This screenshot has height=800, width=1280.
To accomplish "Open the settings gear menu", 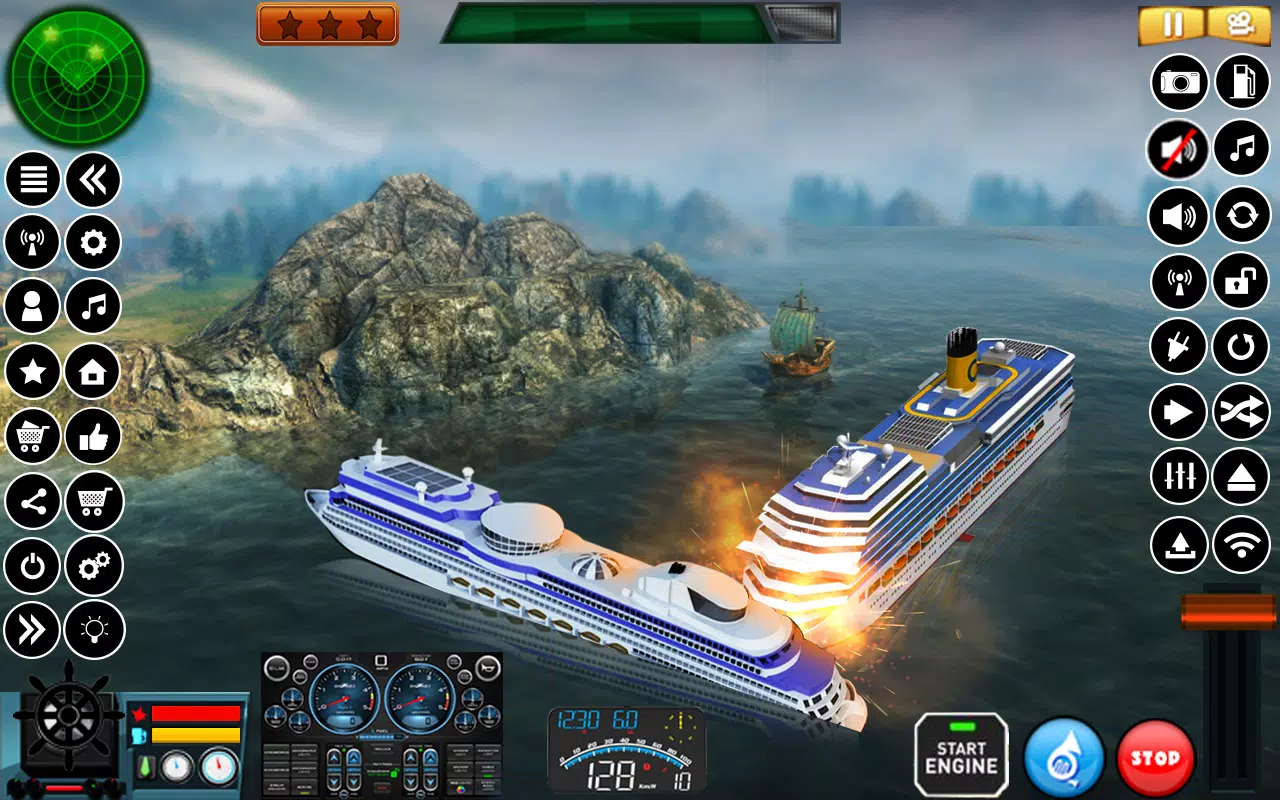I will pyautogui.click(x=92, y=242).
